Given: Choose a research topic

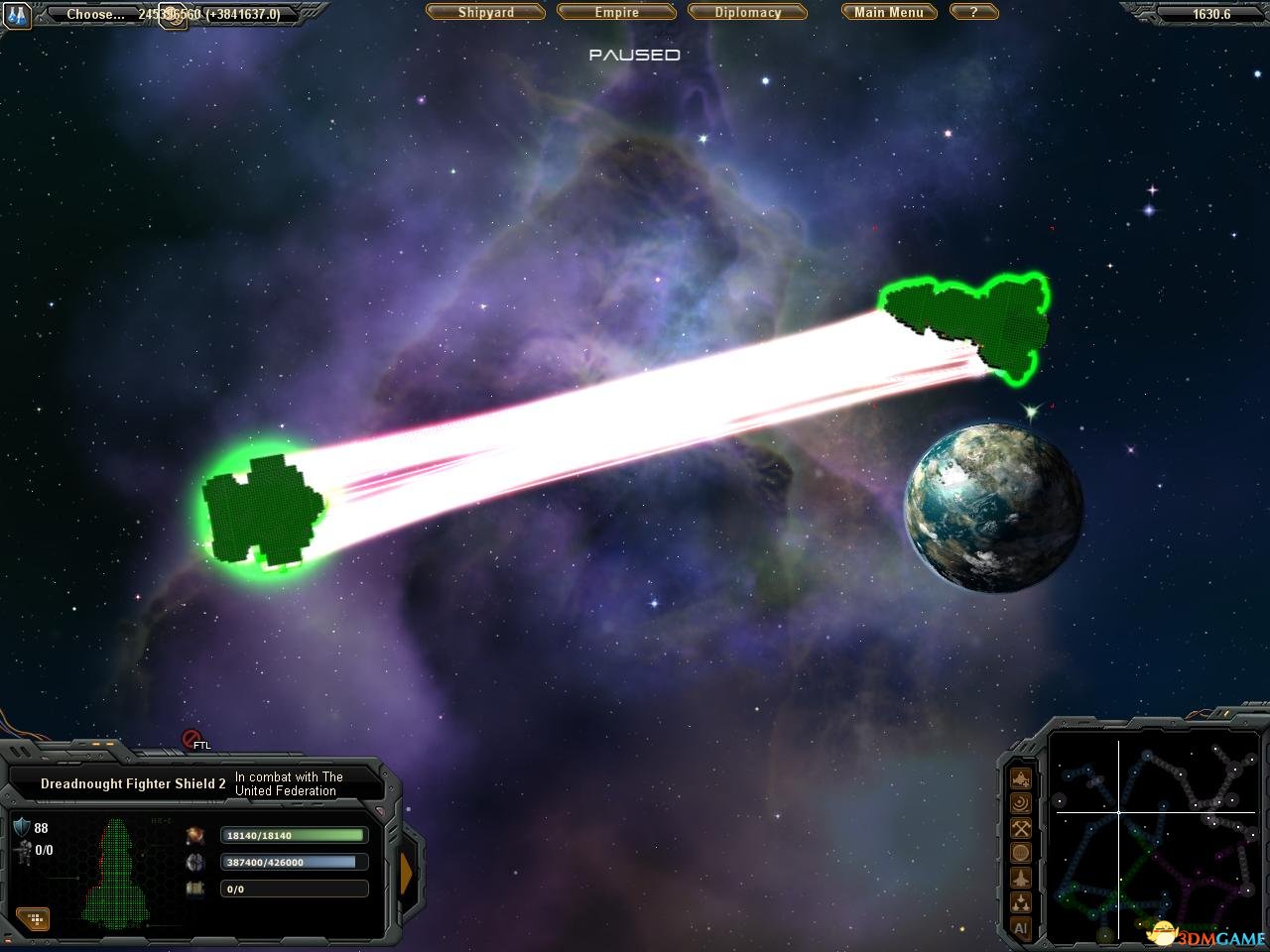Looking at the screenshot, I should (95, 15).
